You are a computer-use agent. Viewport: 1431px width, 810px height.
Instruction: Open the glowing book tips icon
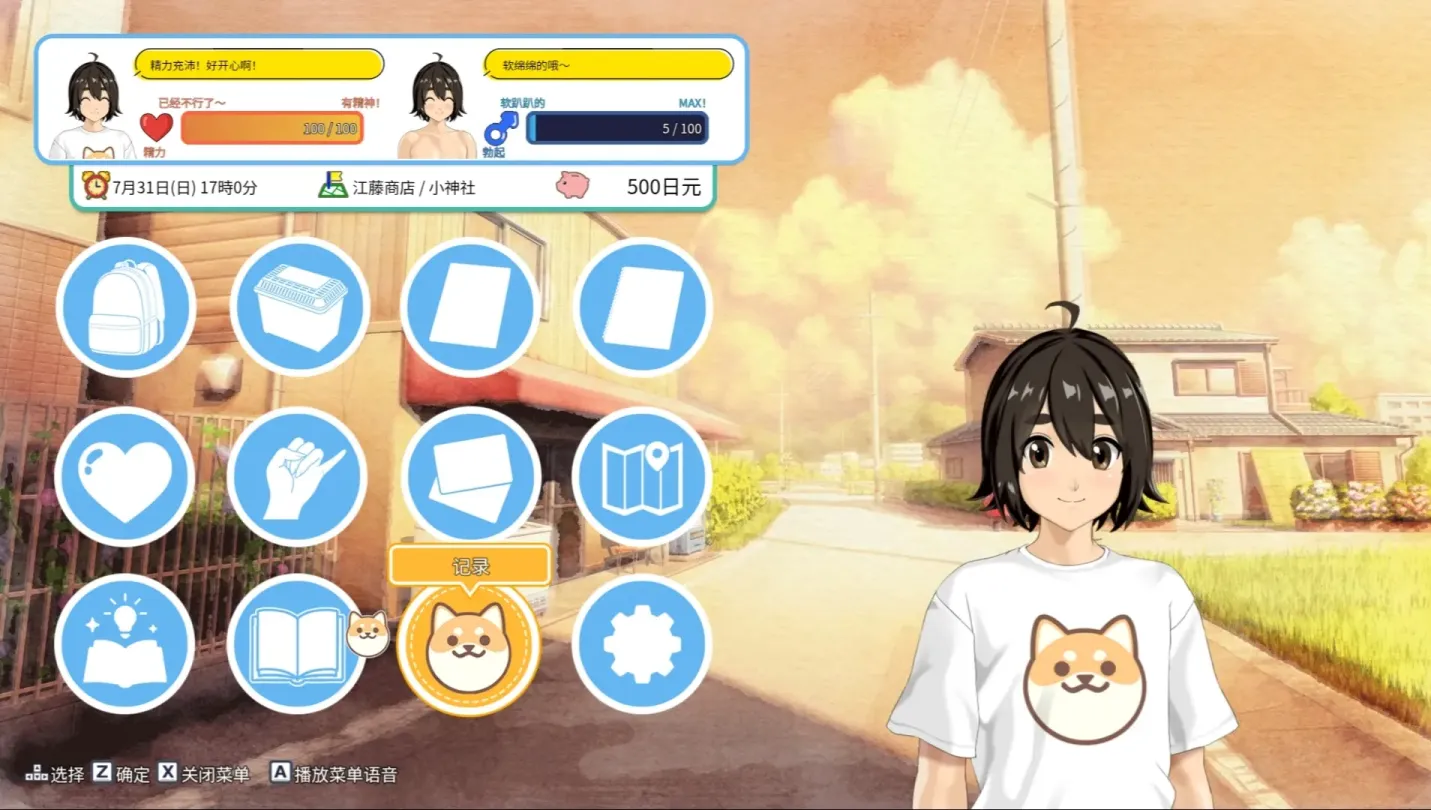point(126,645)
